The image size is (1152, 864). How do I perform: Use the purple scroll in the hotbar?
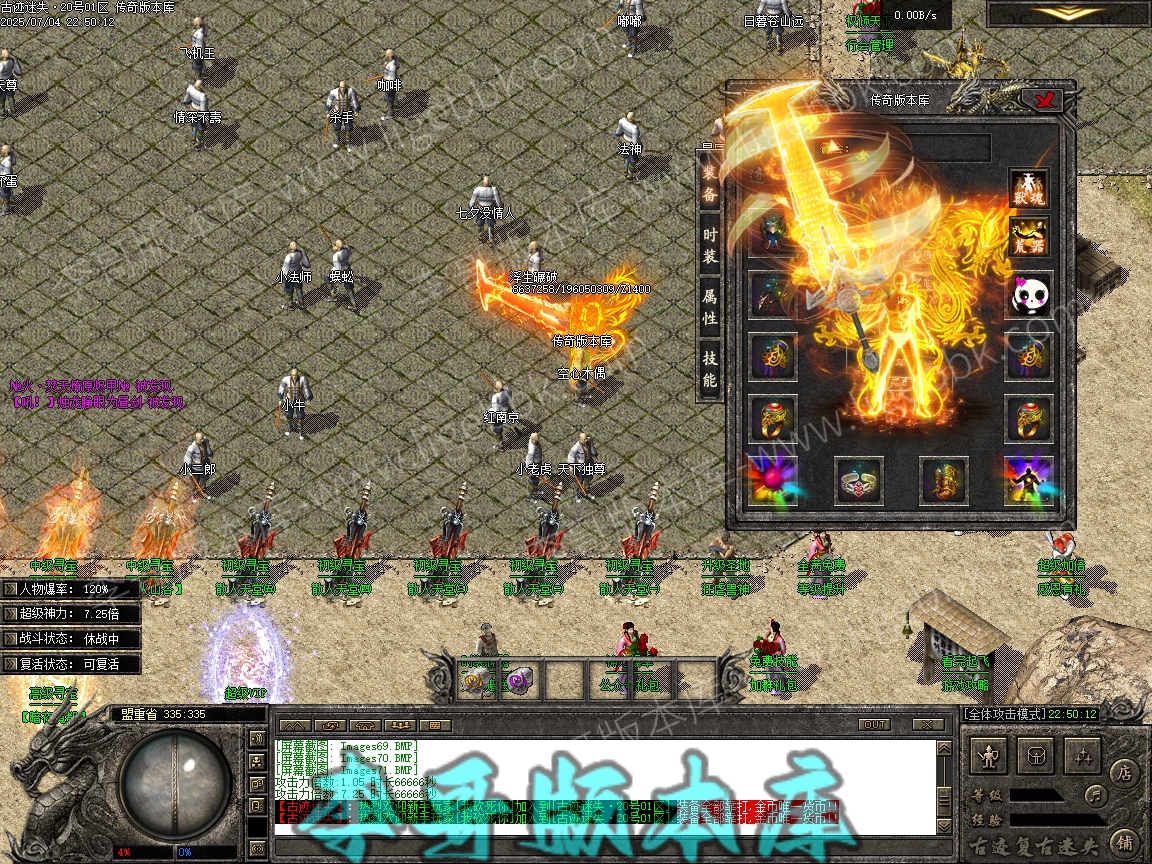click(x=517, y=681)
